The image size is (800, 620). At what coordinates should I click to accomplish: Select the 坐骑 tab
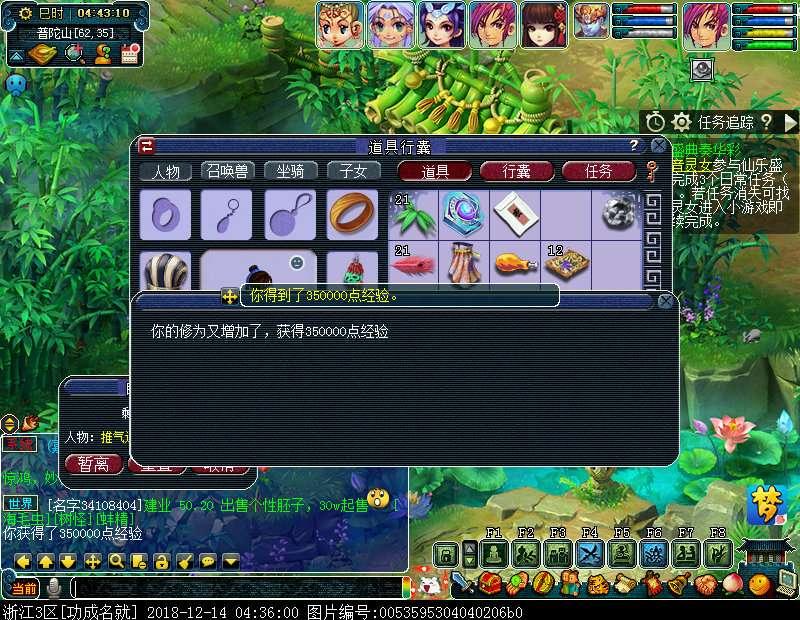pos(290,171)
